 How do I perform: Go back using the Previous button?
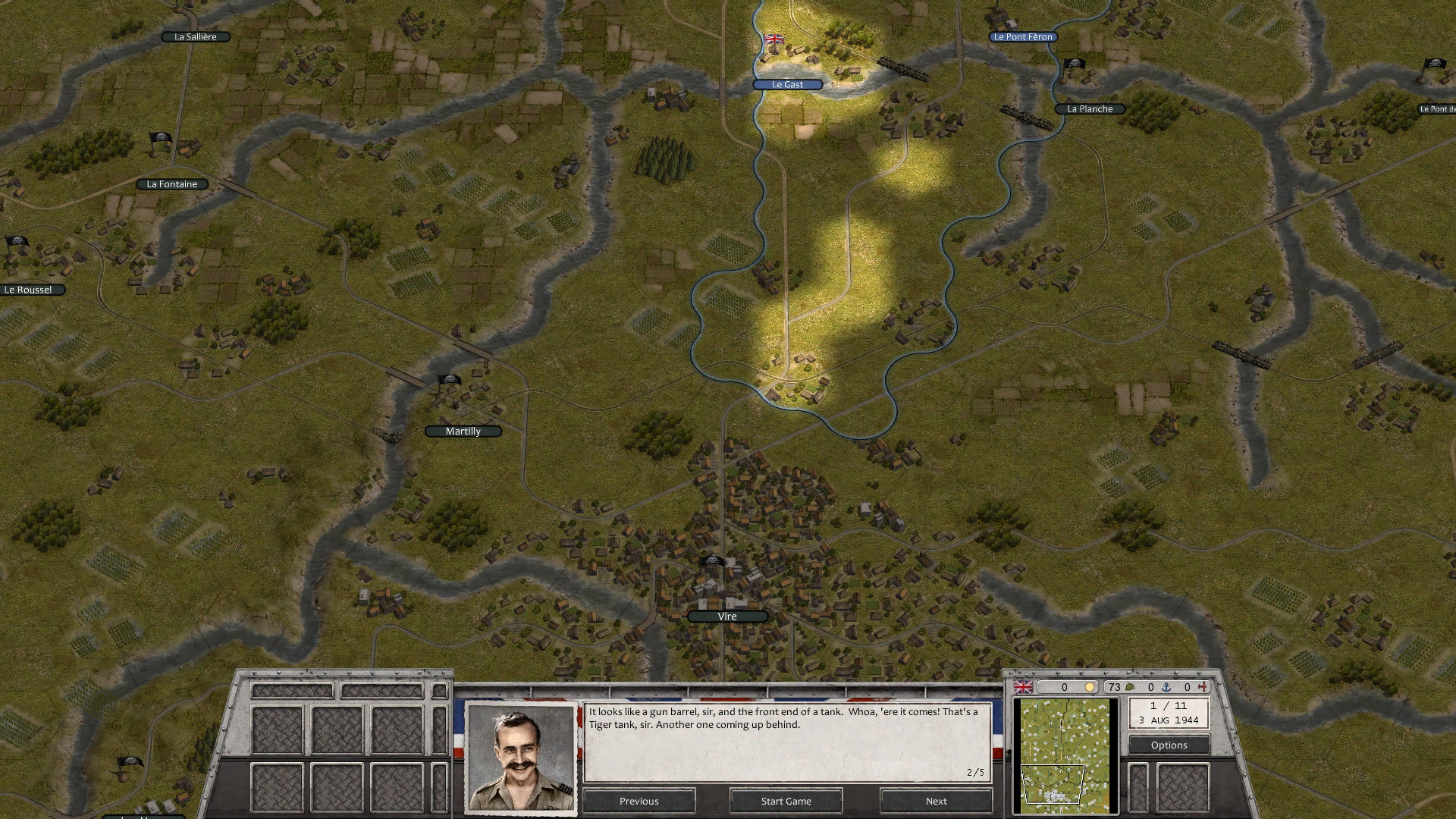(x=639, y=801)
